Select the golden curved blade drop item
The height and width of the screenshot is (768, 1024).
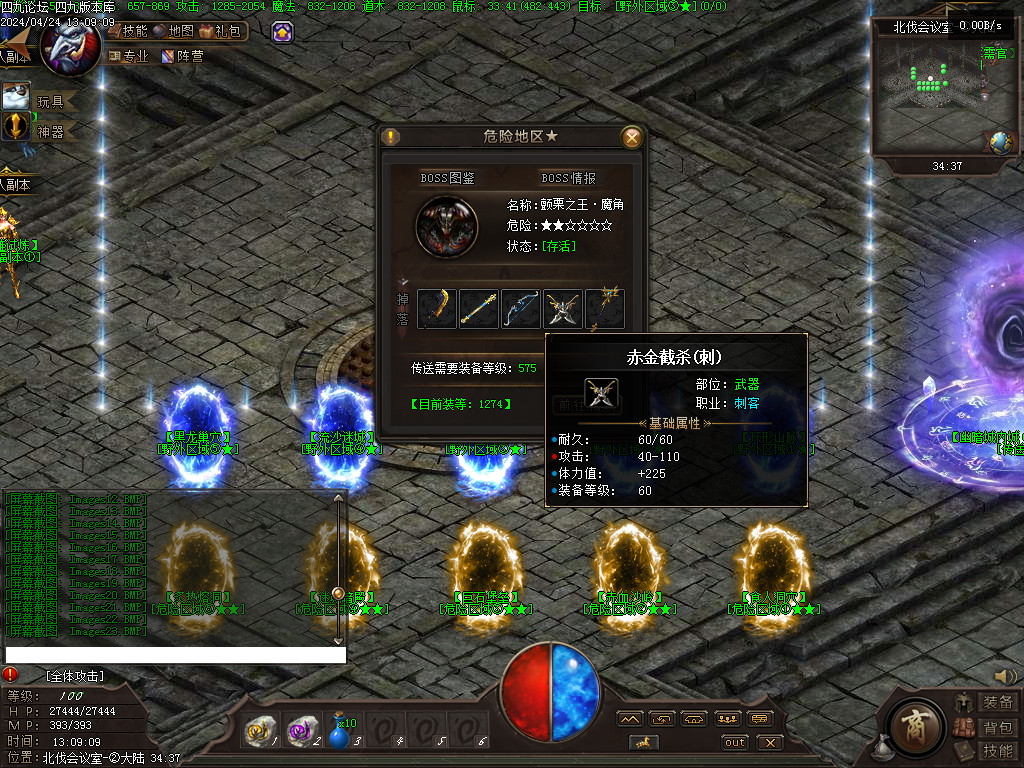[x=436, y=309]
